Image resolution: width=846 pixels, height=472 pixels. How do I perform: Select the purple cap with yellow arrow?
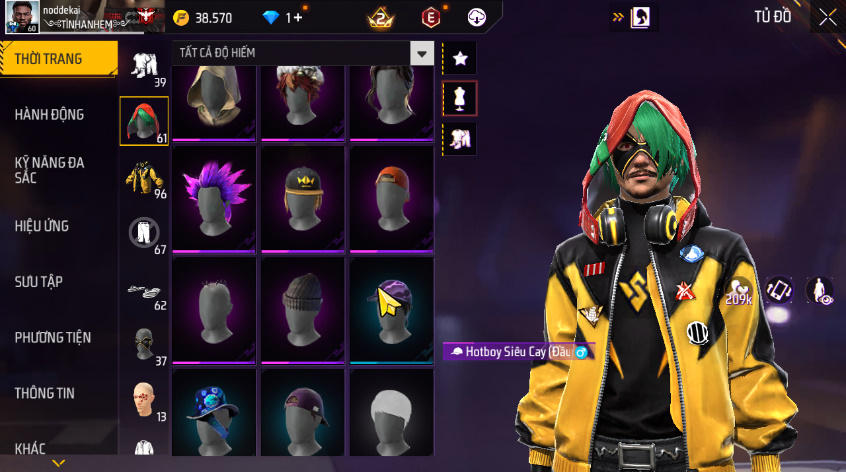[x=391, y=305]
